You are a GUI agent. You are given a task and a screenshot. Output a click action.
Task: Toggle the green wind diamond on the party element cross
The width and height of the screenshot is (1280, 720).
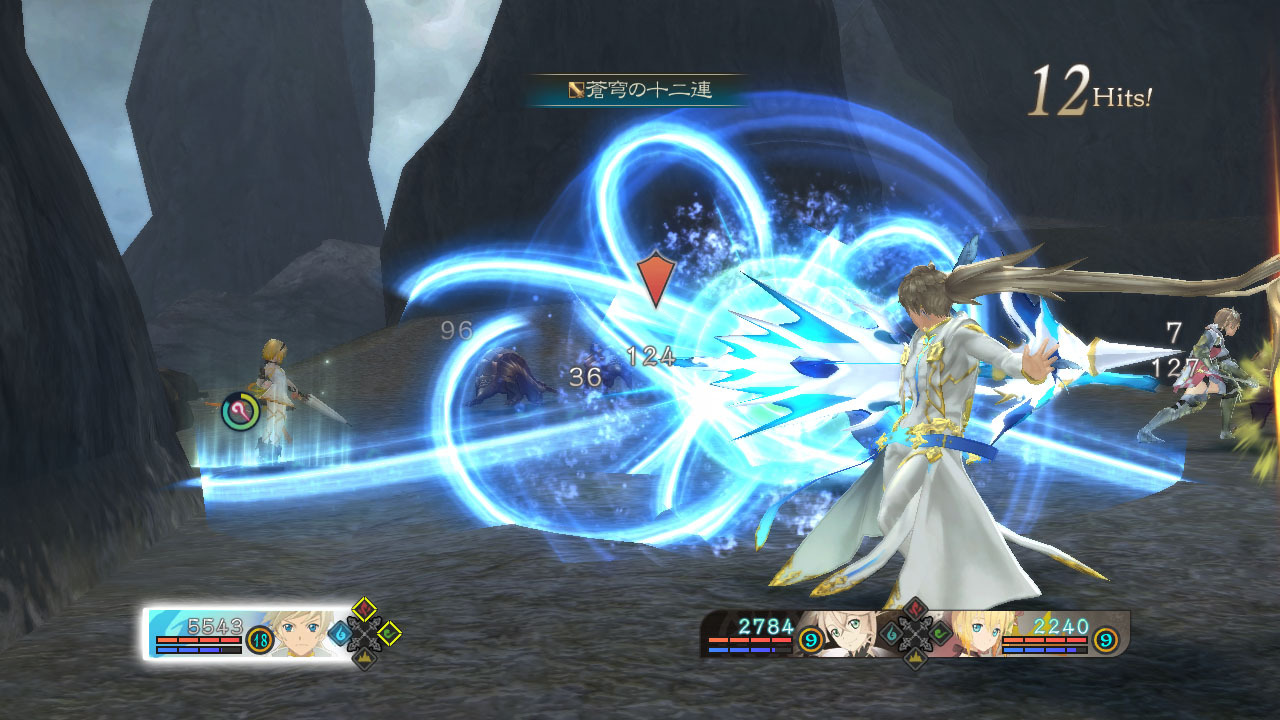(939, 633)
